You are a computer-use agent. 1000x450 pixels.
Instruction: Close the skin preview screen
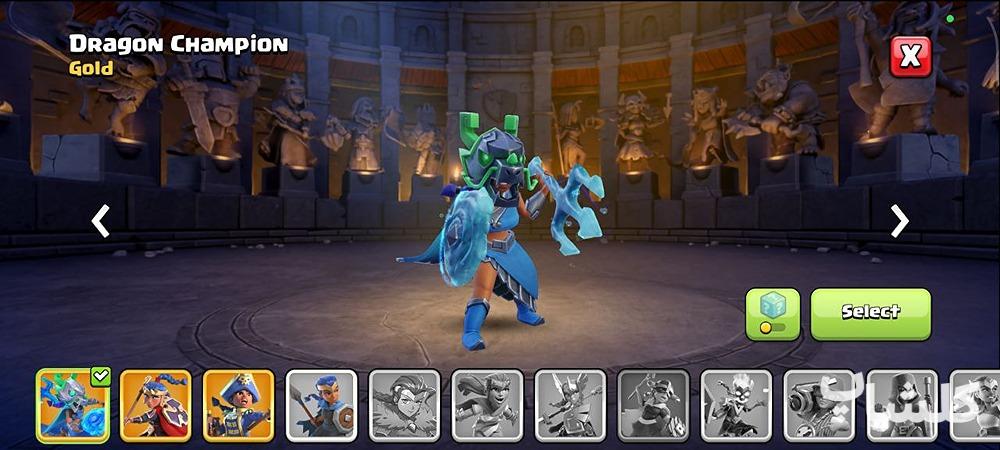(x=910, y=57)
